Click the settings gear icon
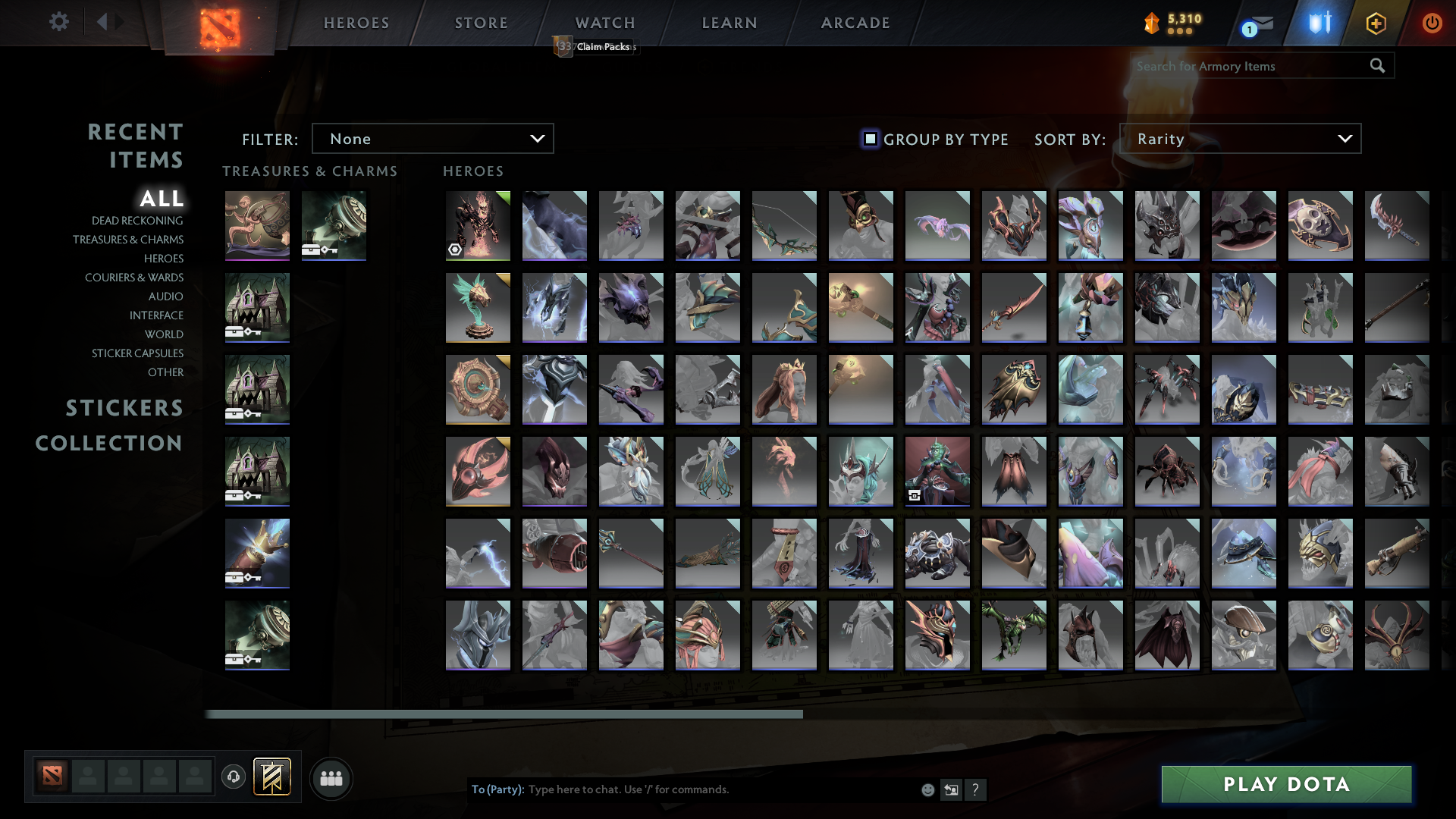This screenshot has width=1456, height=819. click(x=59, y=22)
